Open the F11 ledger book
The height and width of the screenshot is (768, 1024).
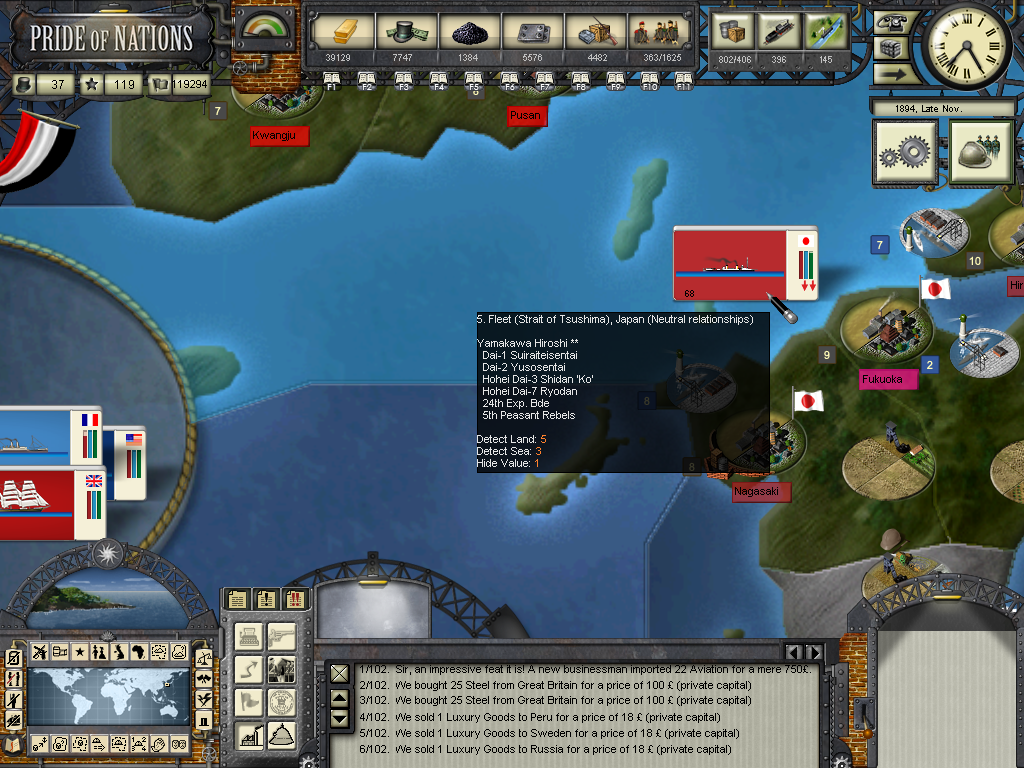[684, 80]
